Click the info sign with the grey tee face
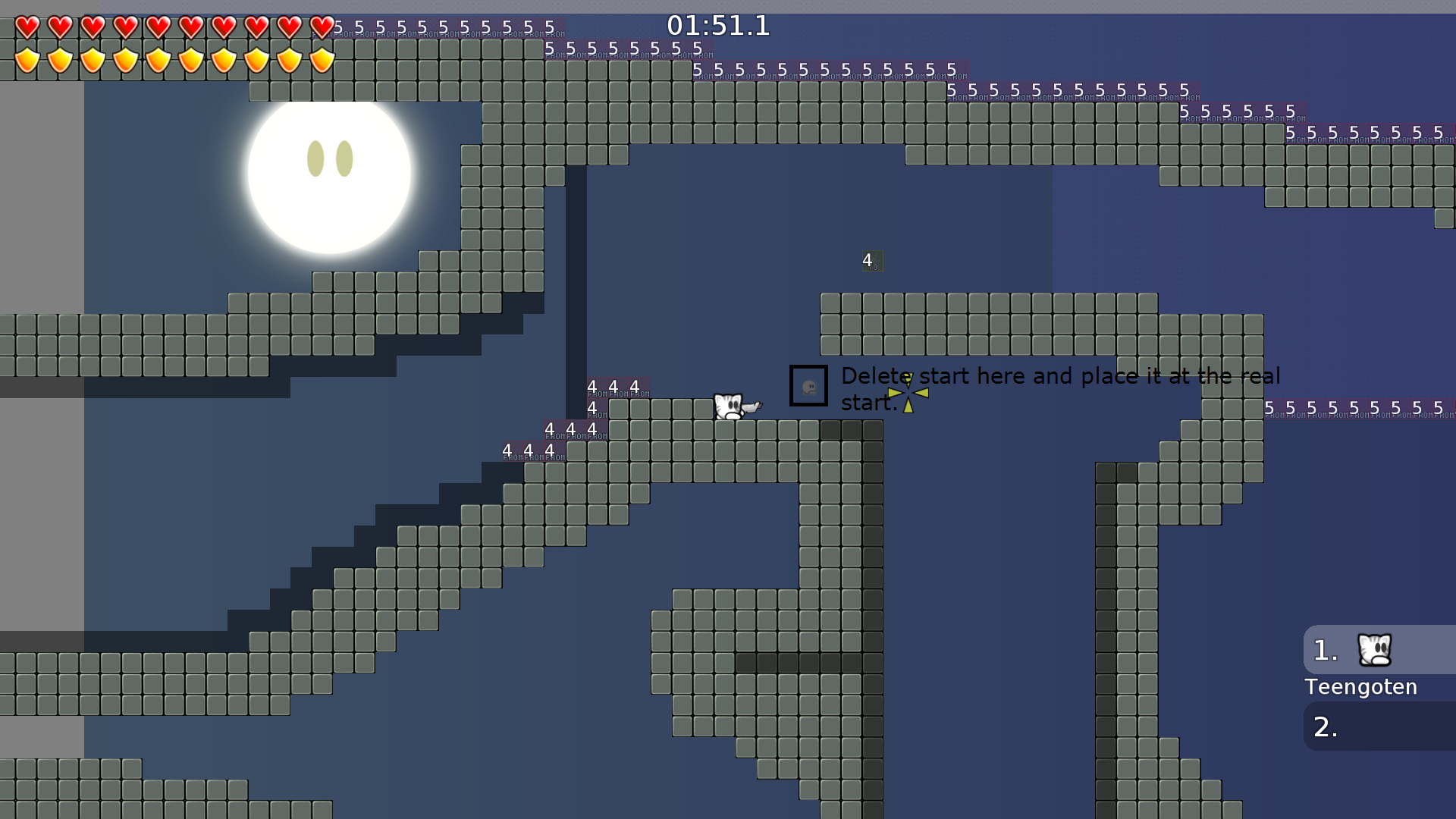 click(x=808, y=386)
